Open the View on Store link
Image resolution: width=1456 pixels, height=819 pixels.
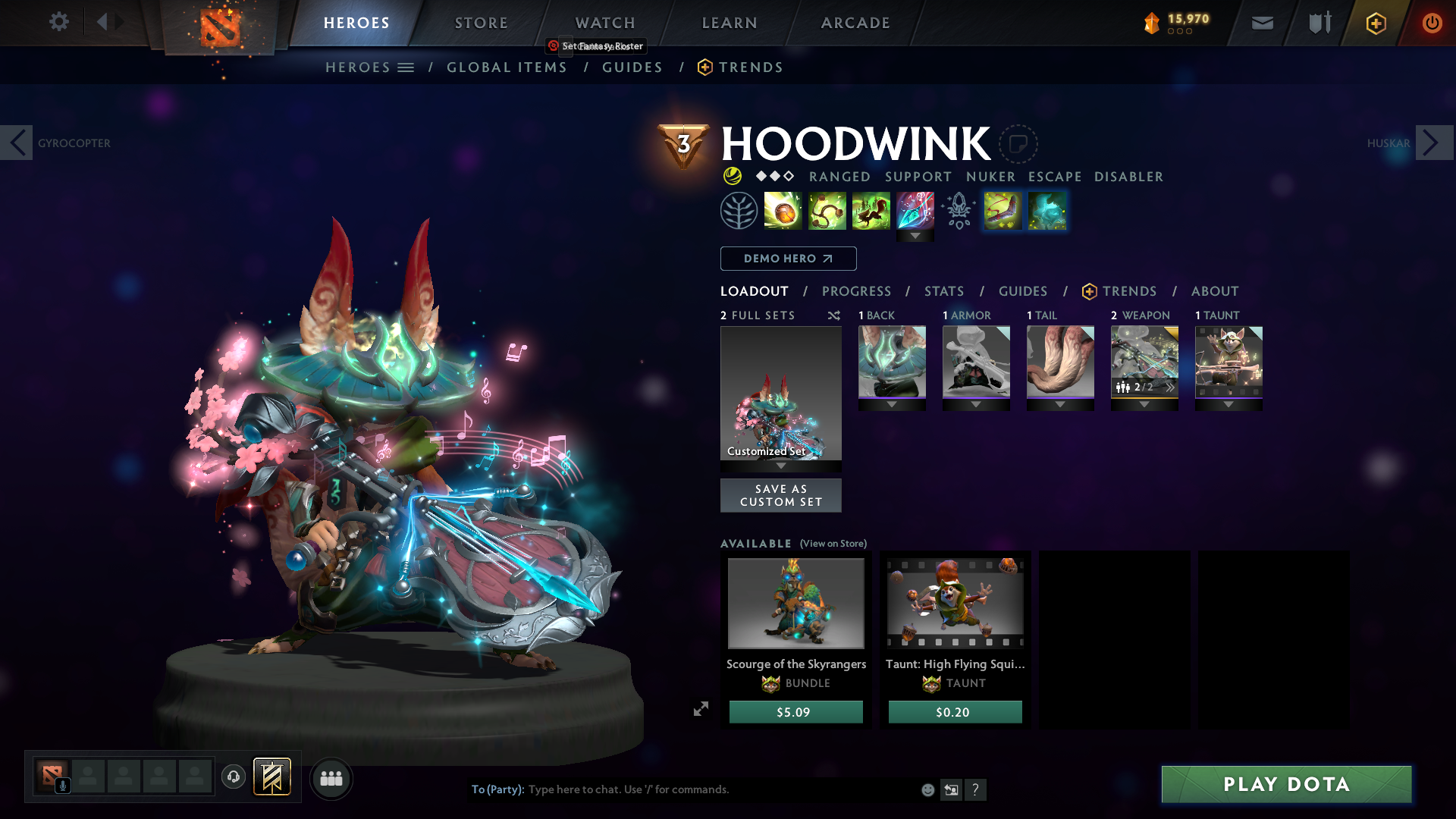point(832,544)
